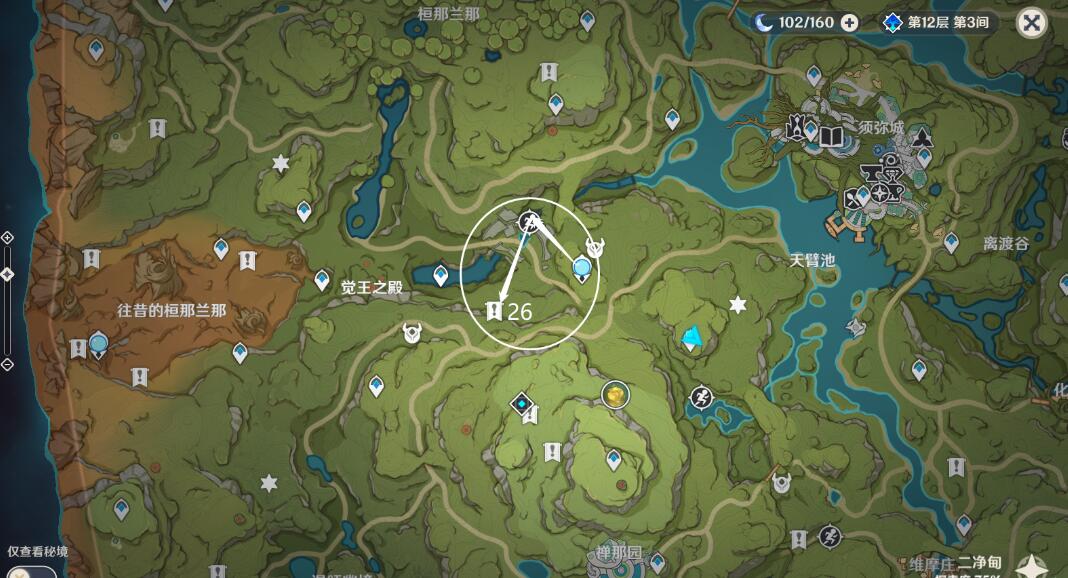Close the map screen
Viewport: 1068px width, 578px height.
(1031, 22)
